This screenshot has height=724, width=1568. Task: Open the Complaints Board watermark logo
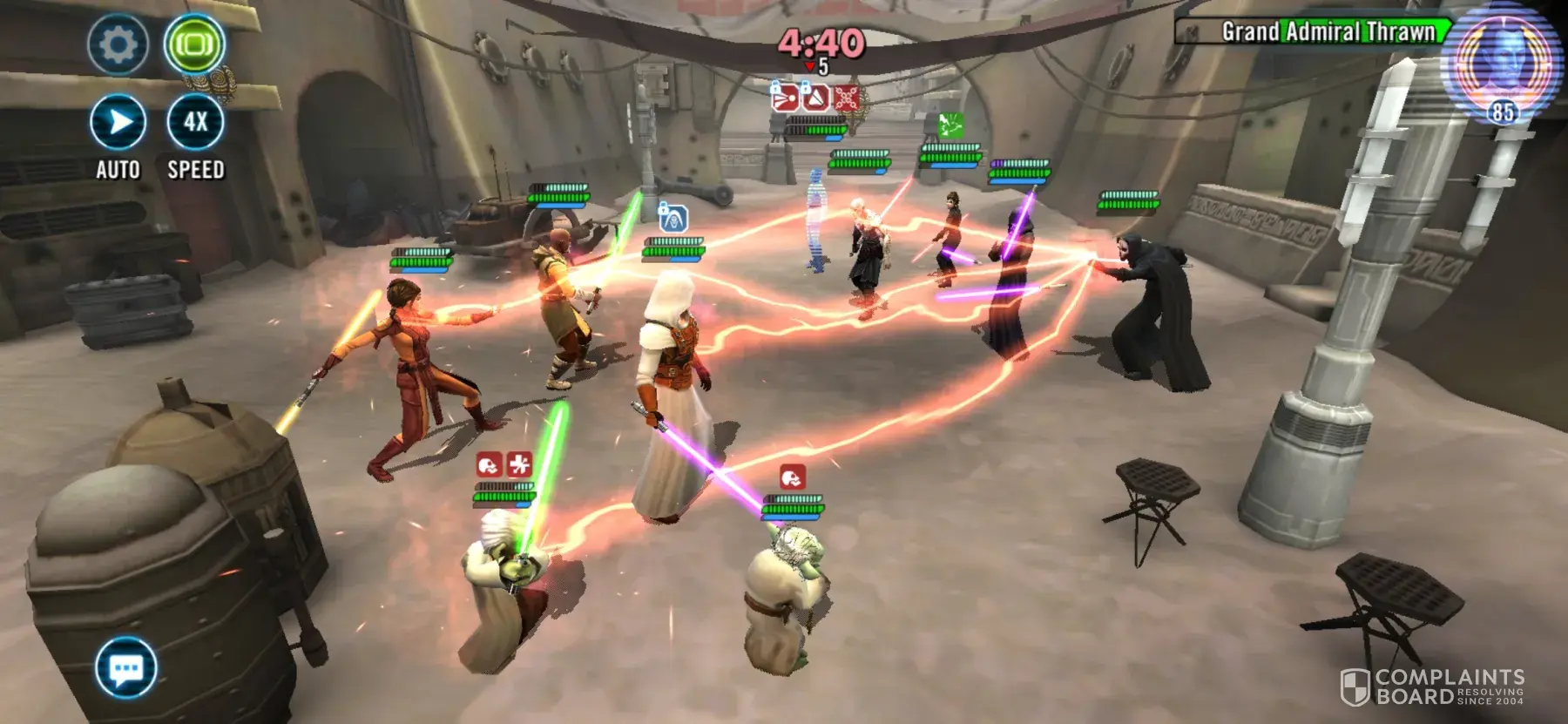pyautogui.click(x=1432, y=687)
